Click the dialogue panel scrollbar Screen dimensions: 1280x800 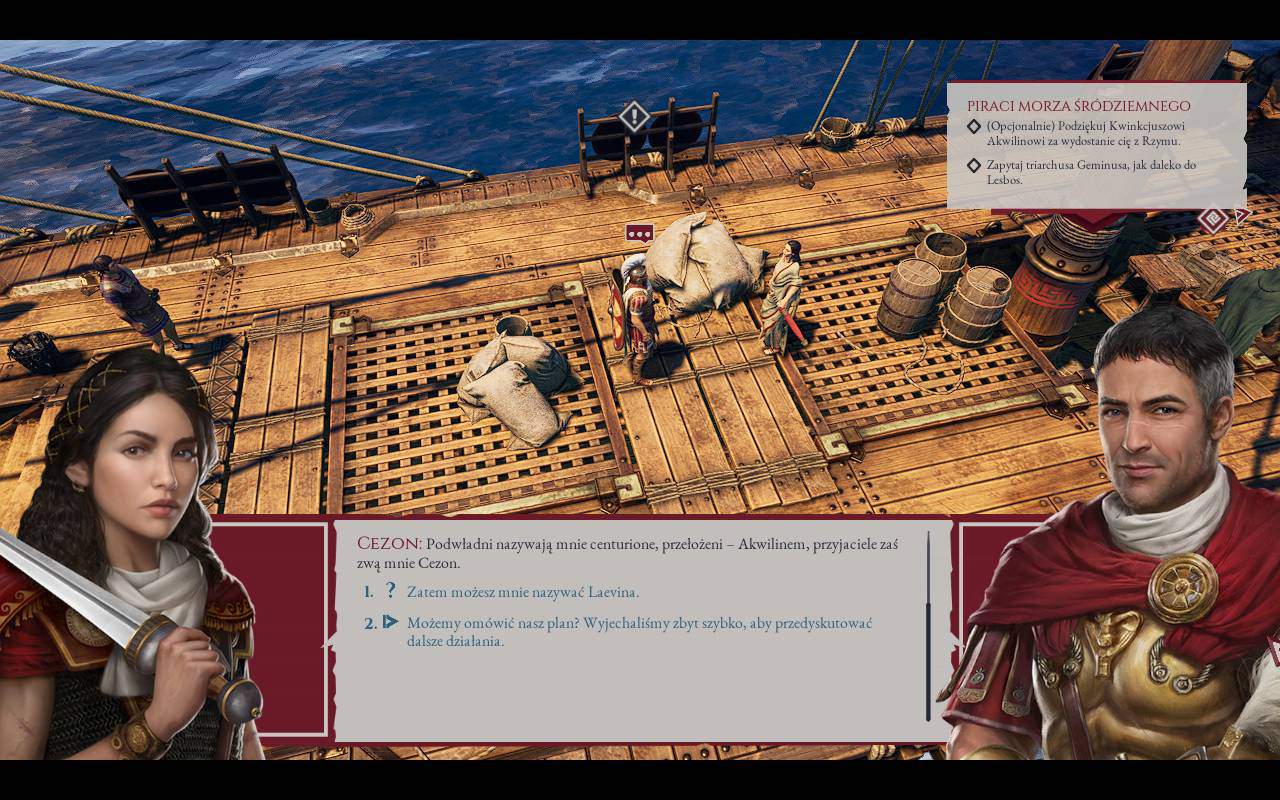tap(928, 626)
